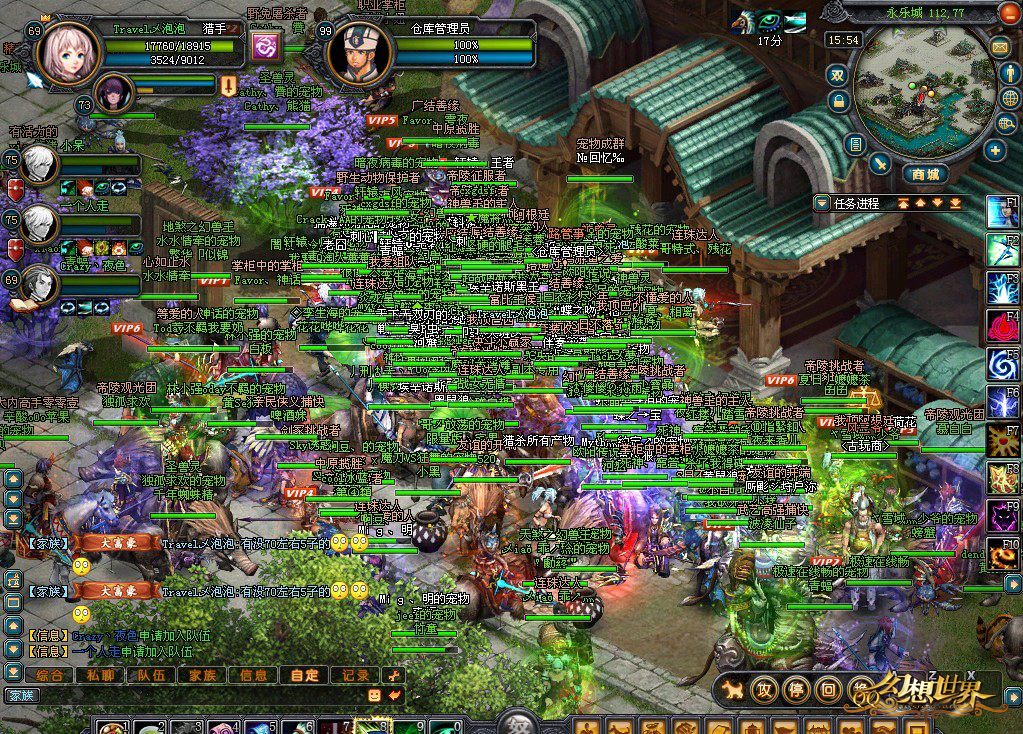Use the highlighted hotbar slot 8
1023x734 pixels.
tap(379, 726)
